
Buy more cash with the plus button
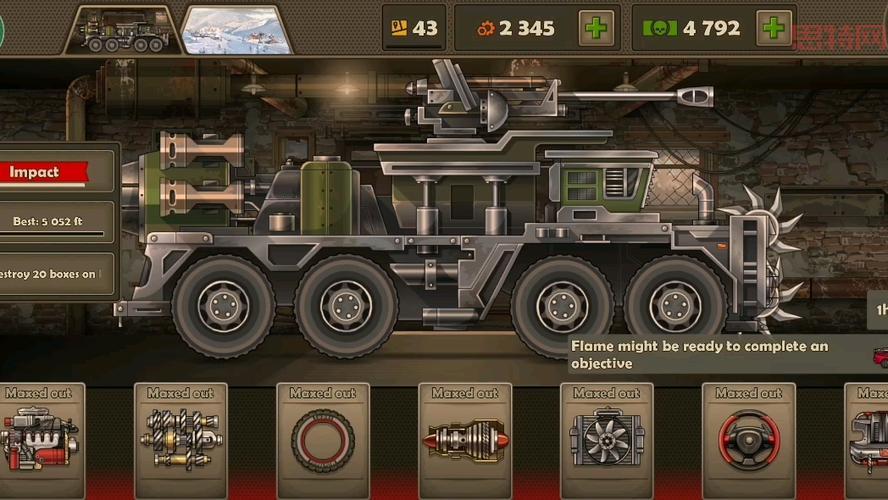coord(773,28)
